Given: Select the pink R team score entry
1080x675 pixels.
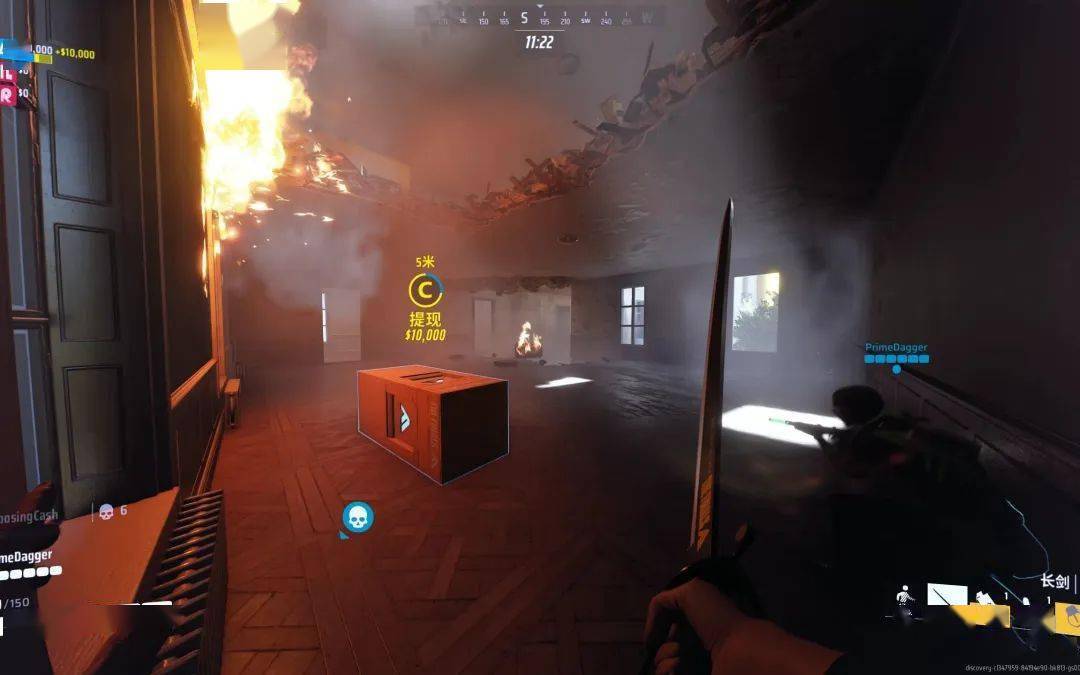Looking at the screenshot, I should point(10,94).
